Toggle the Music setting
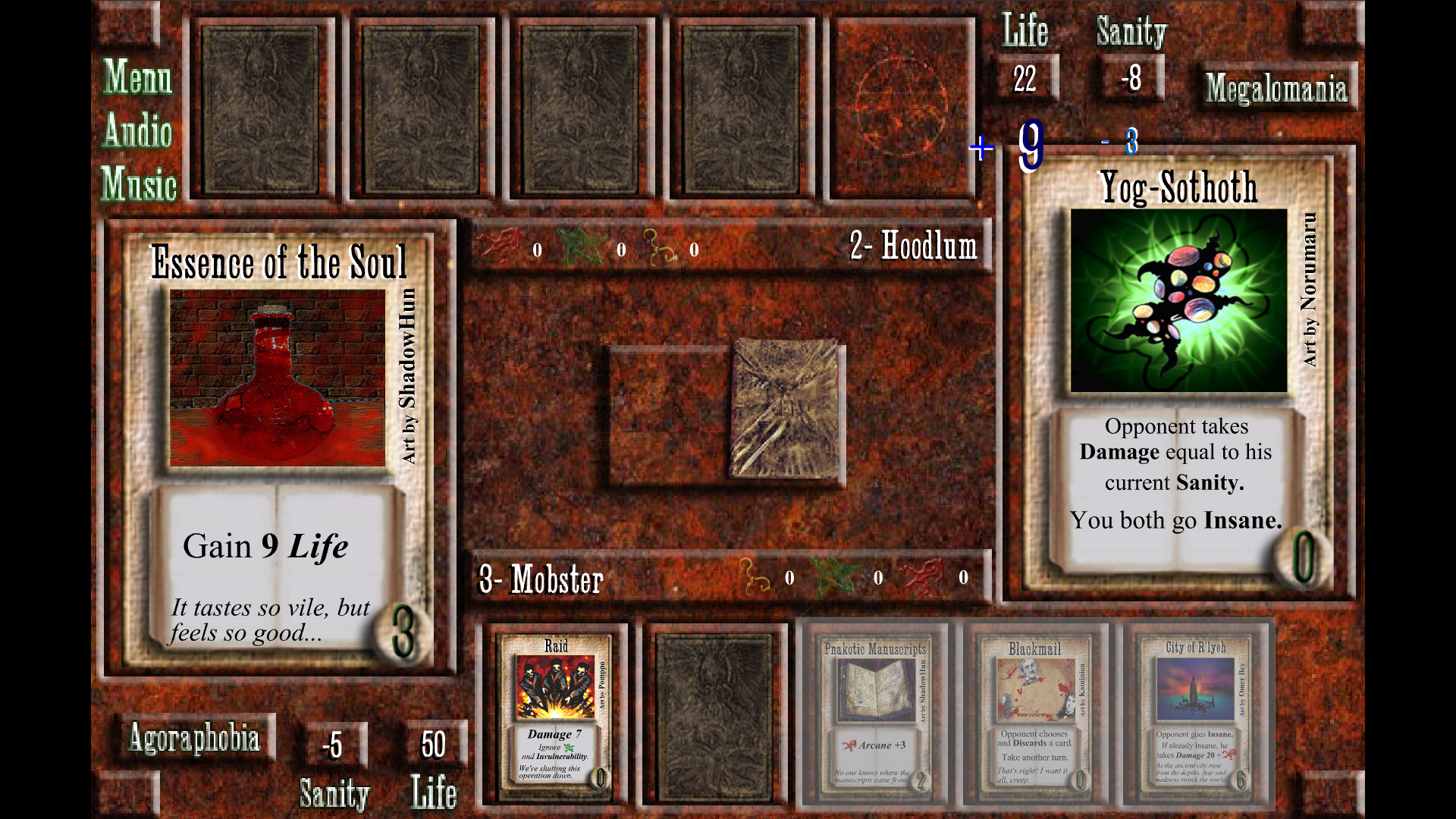This screenshot has height=819, width=1456. 139,184
